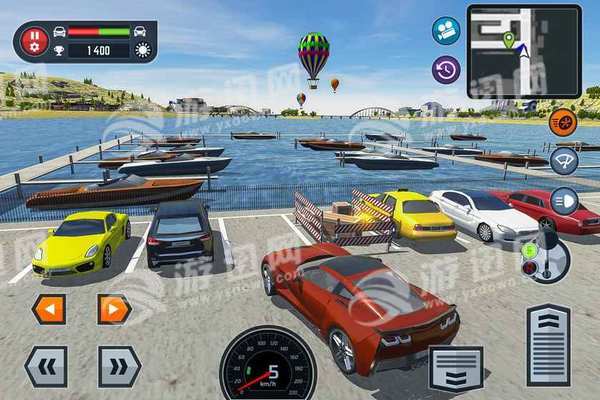
Task: Steer right with the double-chevron button
Action: click(119, 366)
